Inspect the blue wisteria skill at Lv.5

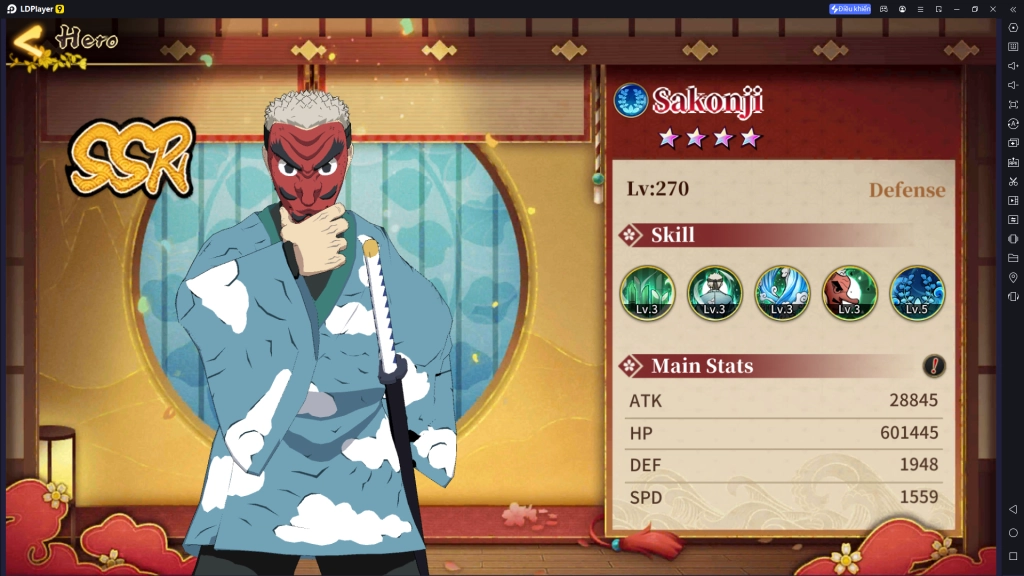point(917,293)
